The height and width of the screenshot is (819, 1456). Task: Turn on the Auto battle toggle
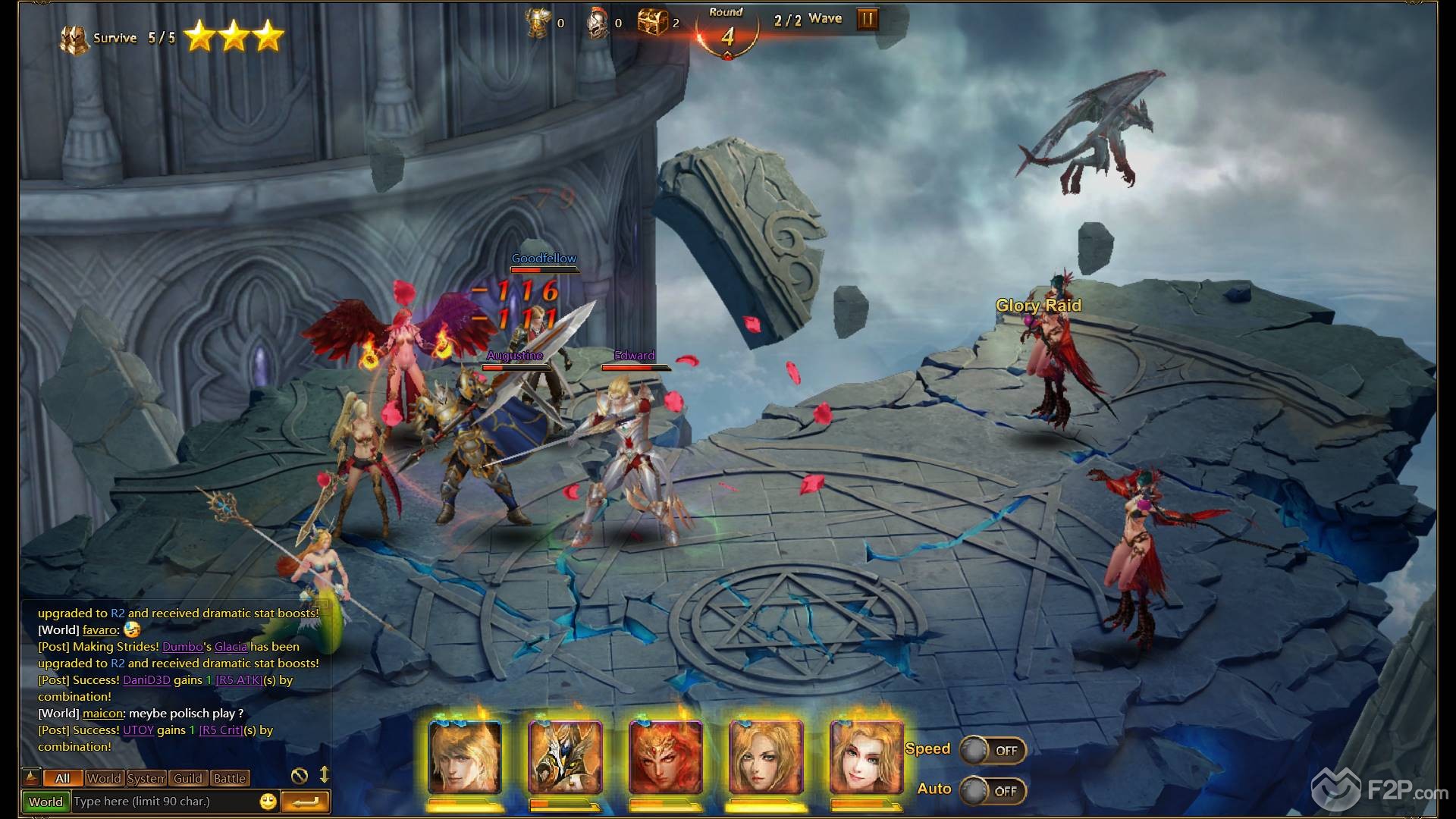[x=992, y=791]
